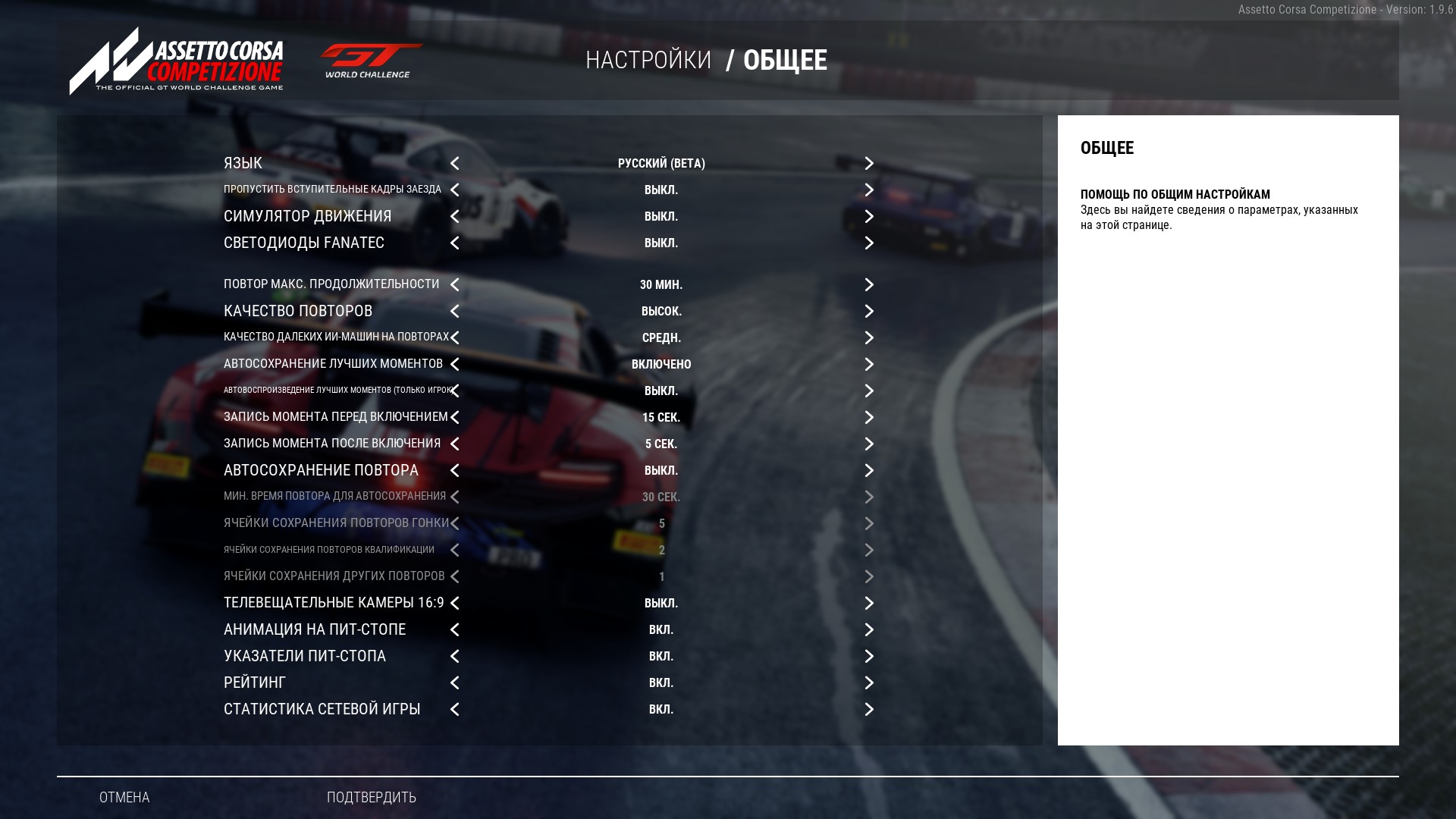Image resolution: width=1456 pixels, height=819 pixels.
Task: Increase ПОВТОР МАКС. ПРОДОЛЖИТЕЛЬНОСТИ with right arrow
Action: (869, 285)
